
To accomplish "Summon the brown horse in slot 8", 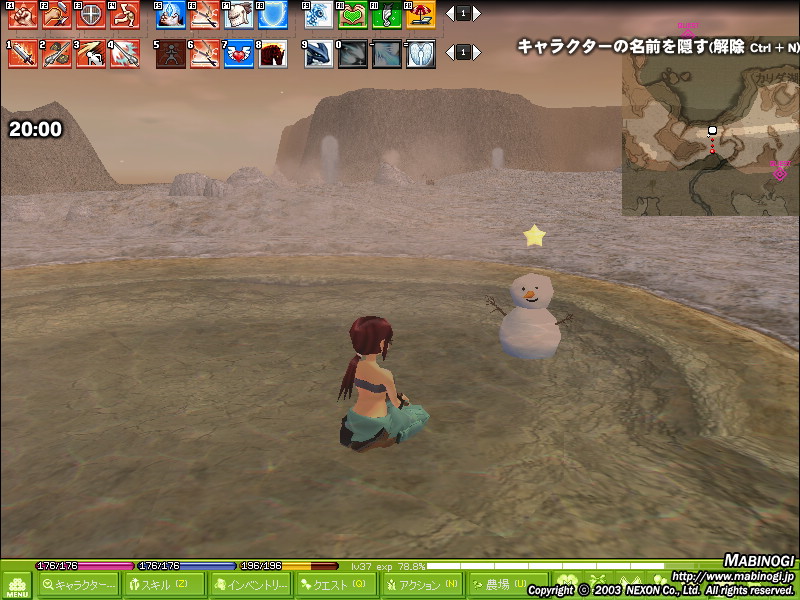I will click(273, 54).
